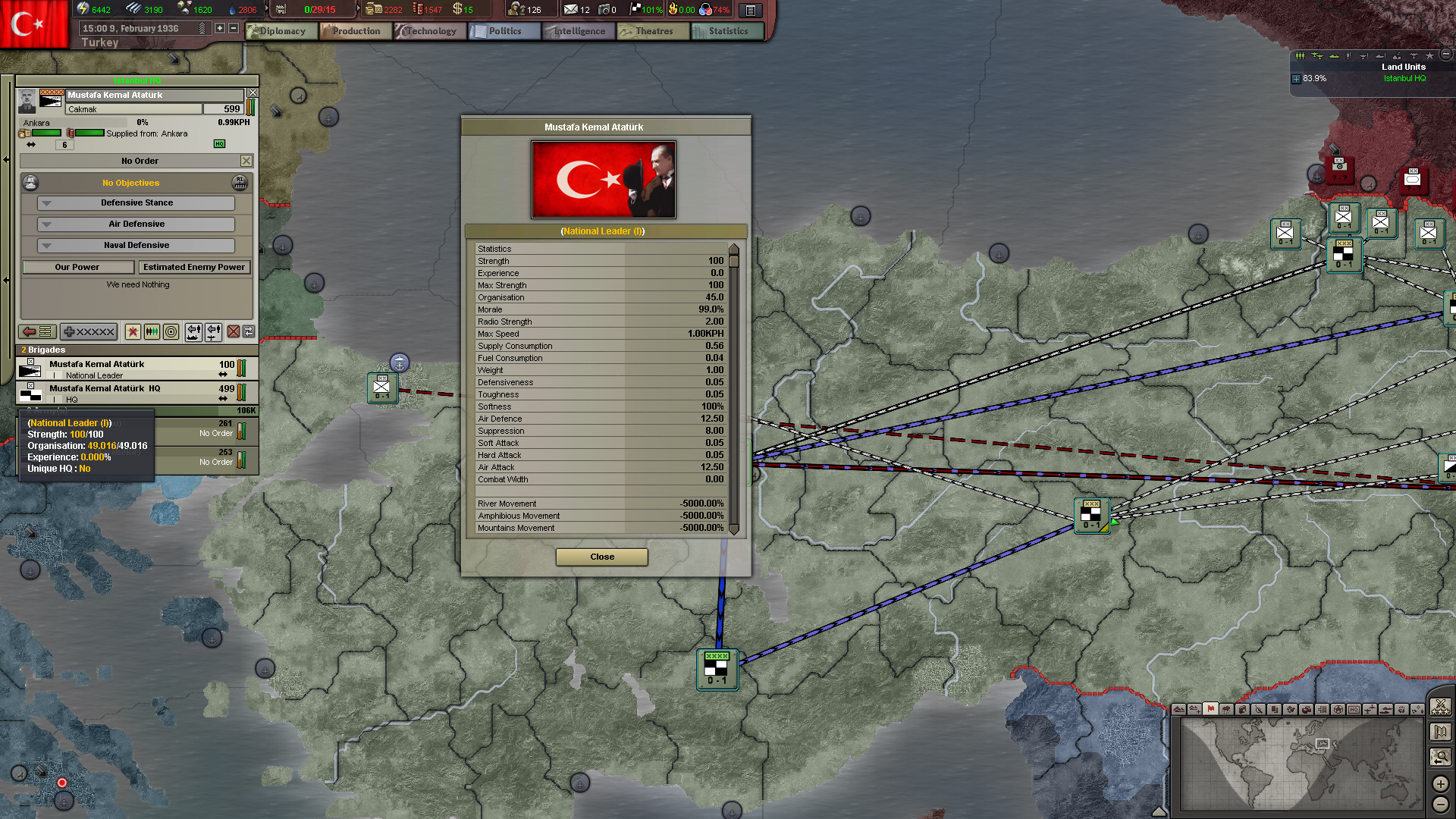Toggle the land units filter in Land Units panel

(x=1300, y=56)
